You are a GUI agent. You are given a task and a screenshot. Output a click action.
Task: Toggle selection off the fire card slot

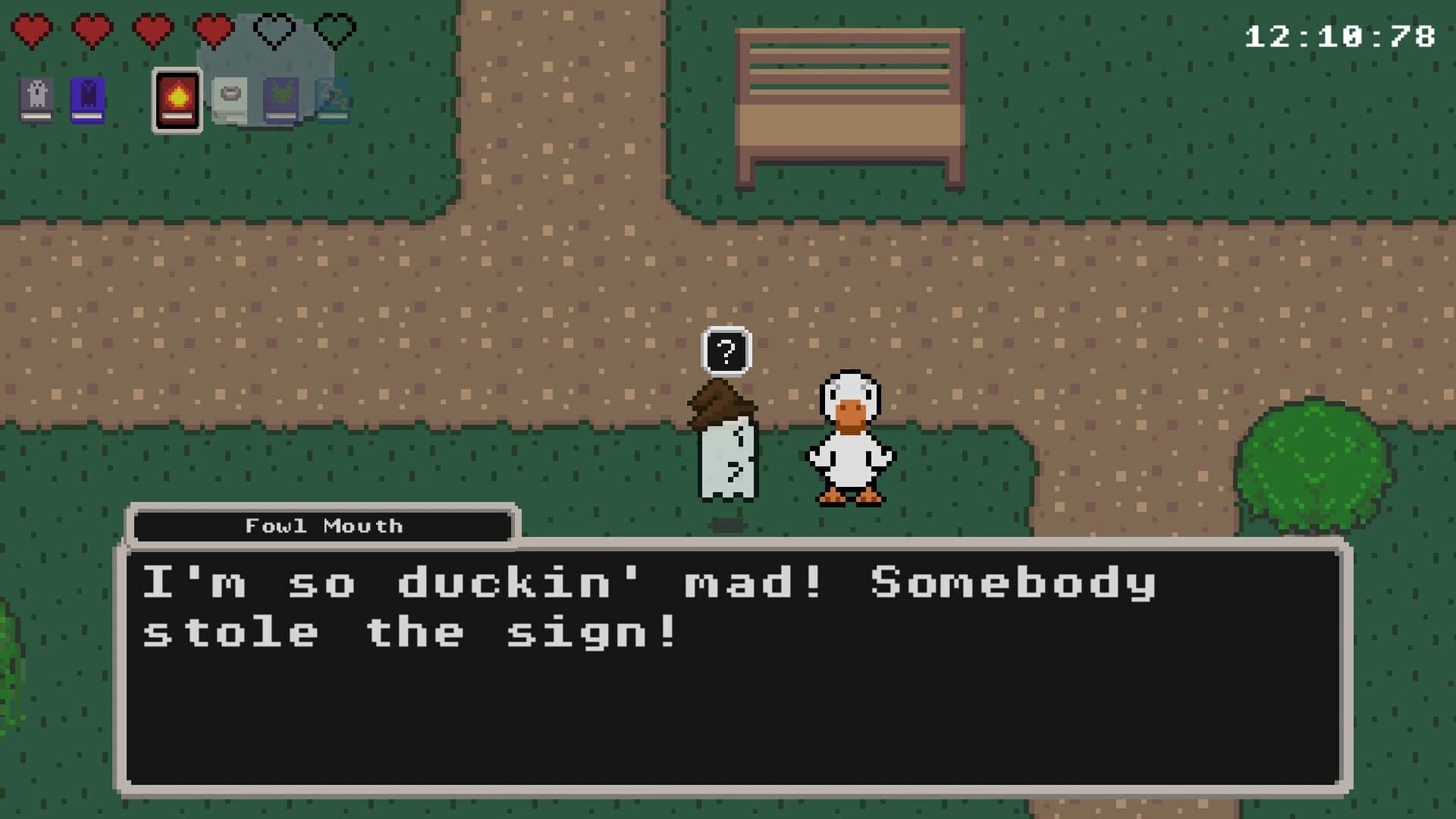point(177,99)
